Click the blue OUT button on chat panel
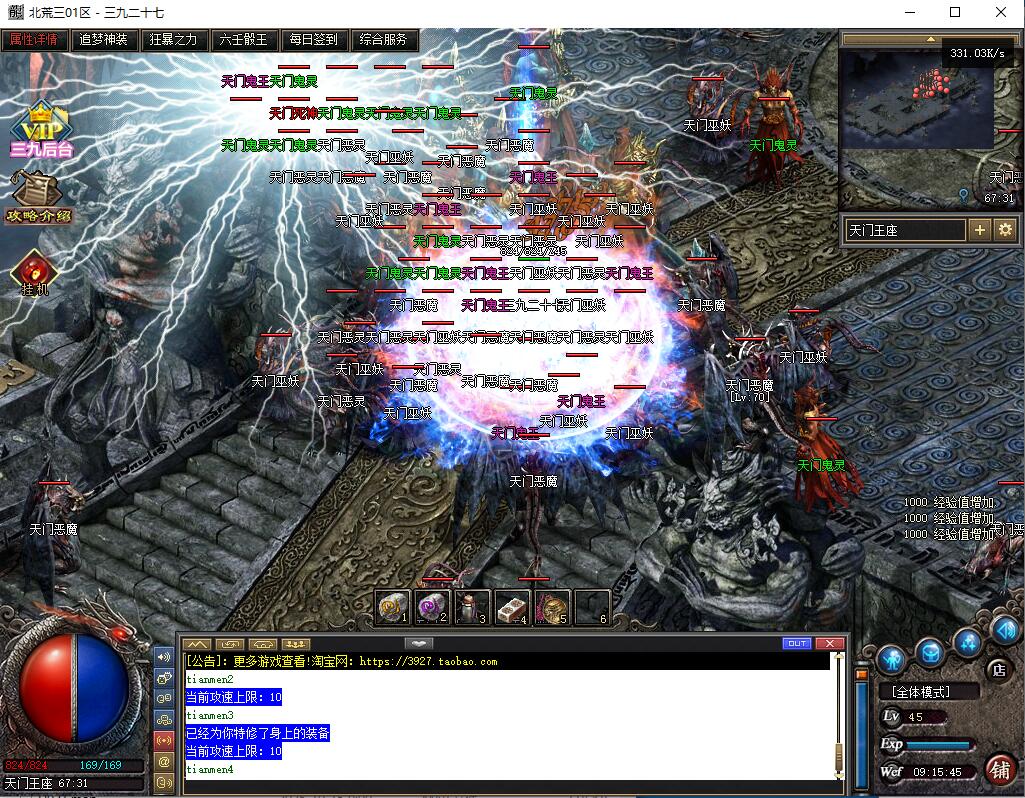1025x798 pixels. coord(797,643)
